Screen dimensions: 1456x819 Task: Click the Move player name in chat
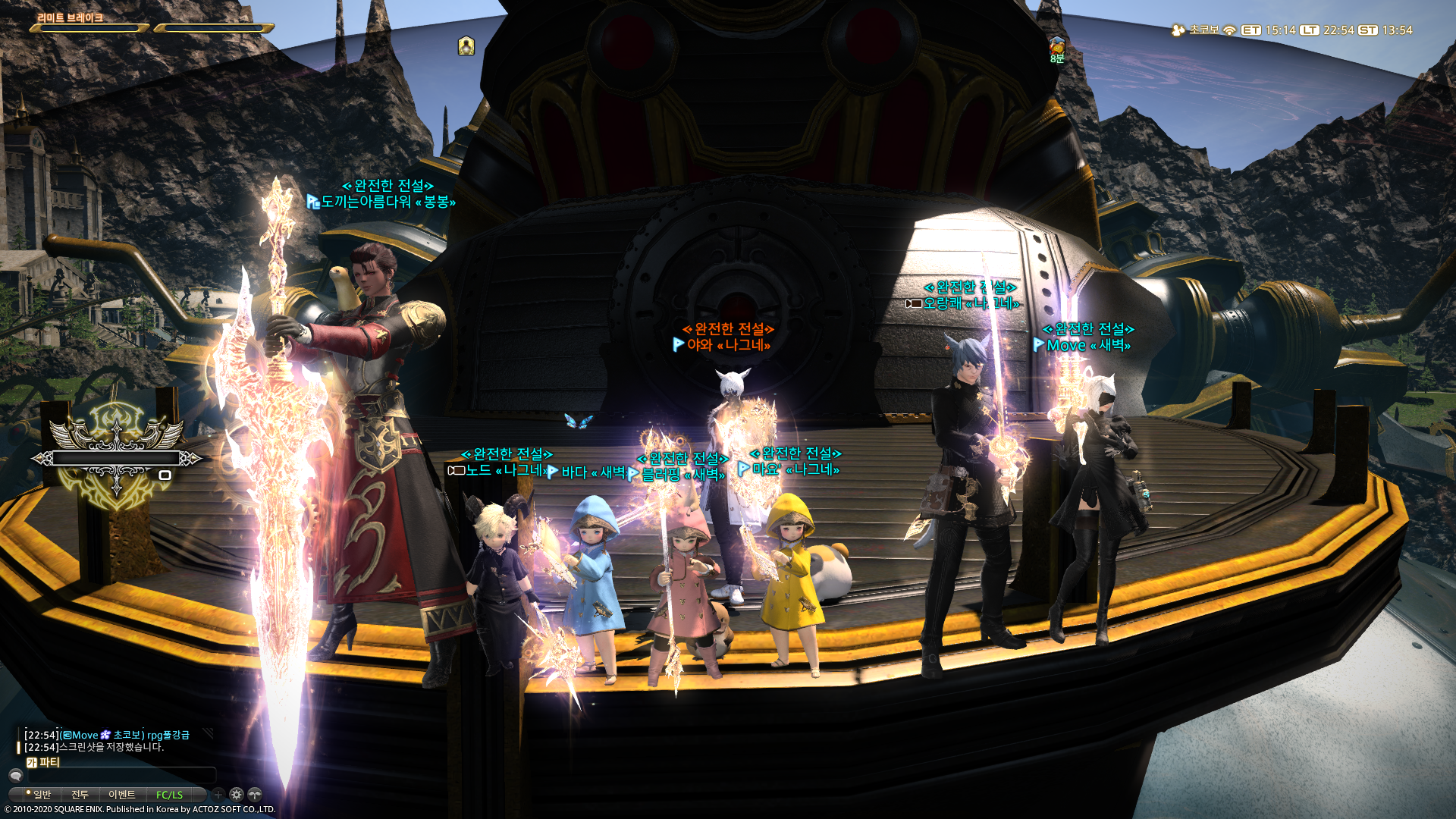pos(85,735)
